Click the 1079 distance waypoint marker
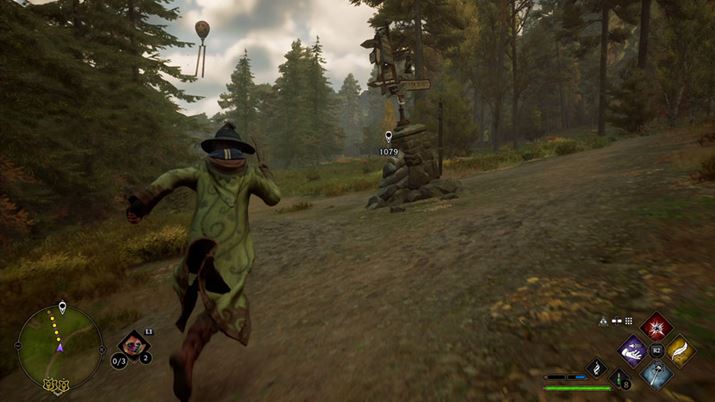Screen dimensions: 715x402 (388, 138)
